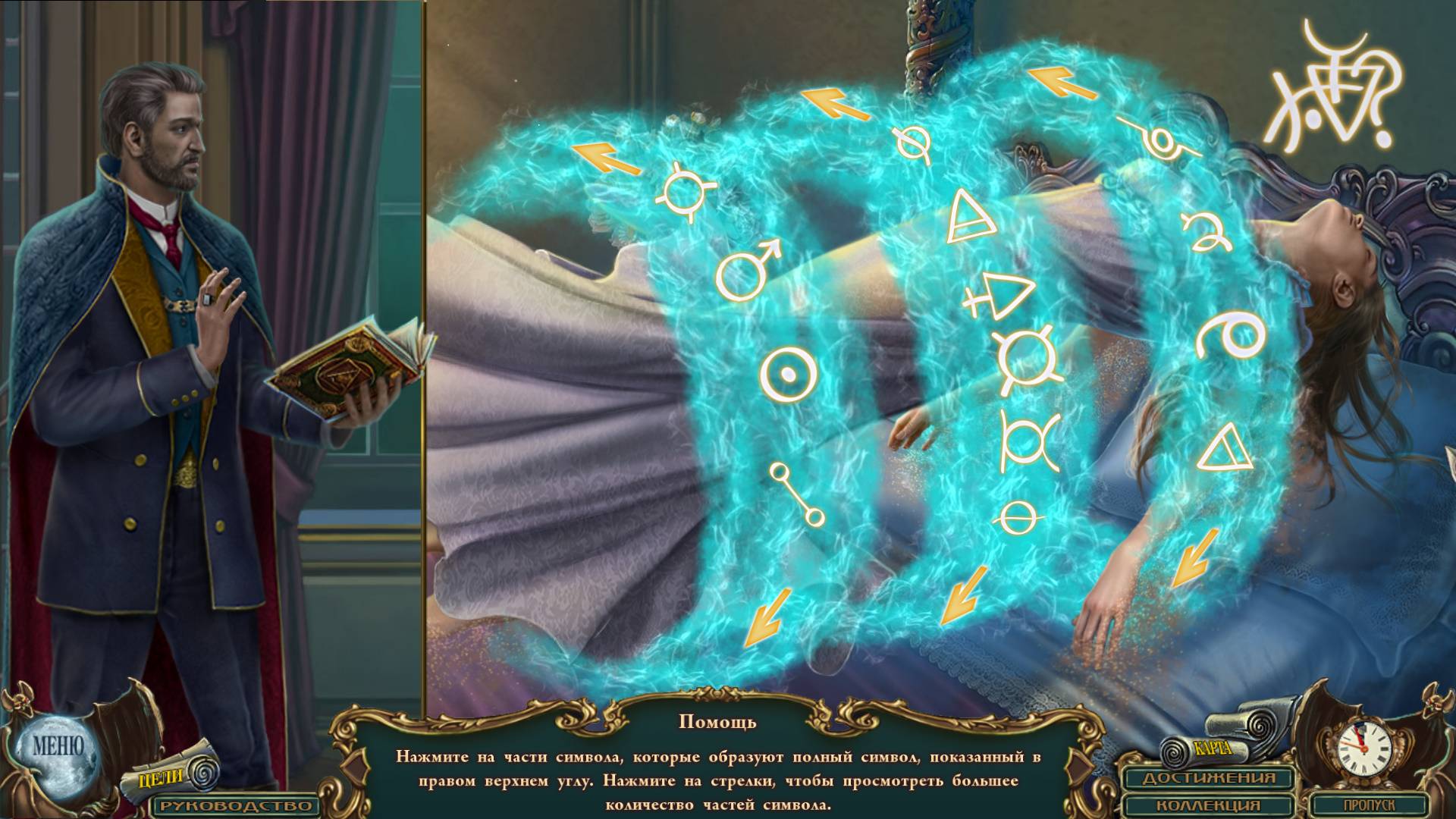The height and width of the screenshot is (819, 1456).
Task: Open the КОЛЛЕКЦИЯ collection
Action: 1209,805
